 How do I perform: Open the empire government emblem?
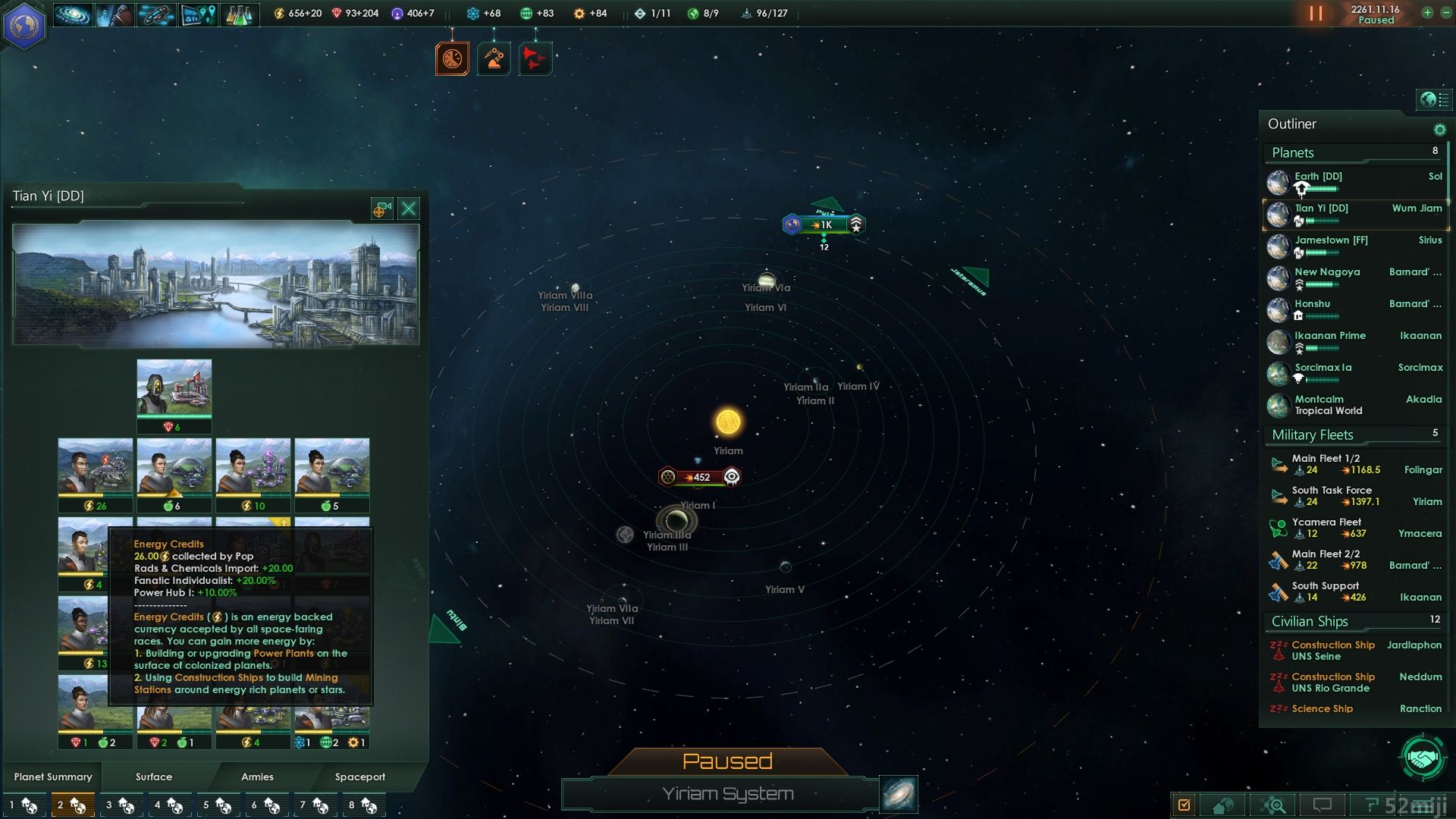[25, 24]
